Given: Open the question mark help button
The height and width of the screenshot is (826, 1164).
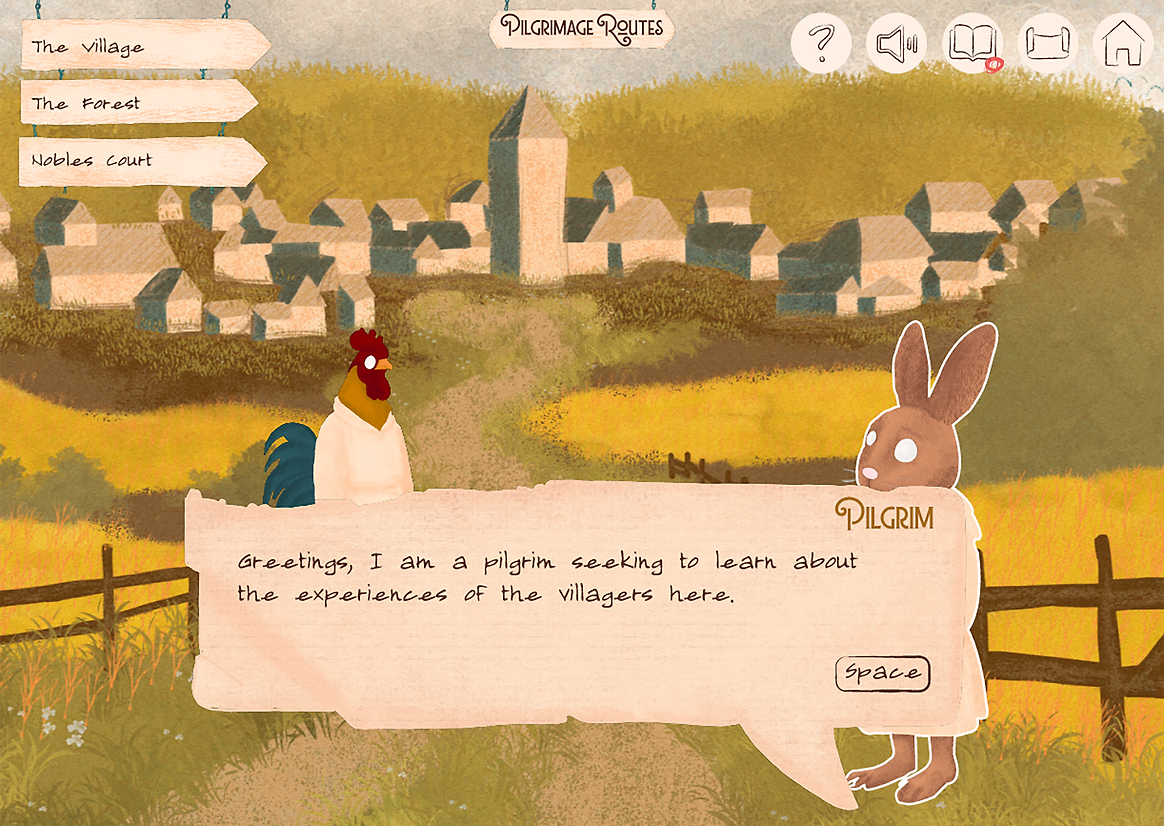Looking at the screenshot, I should 821,43.
